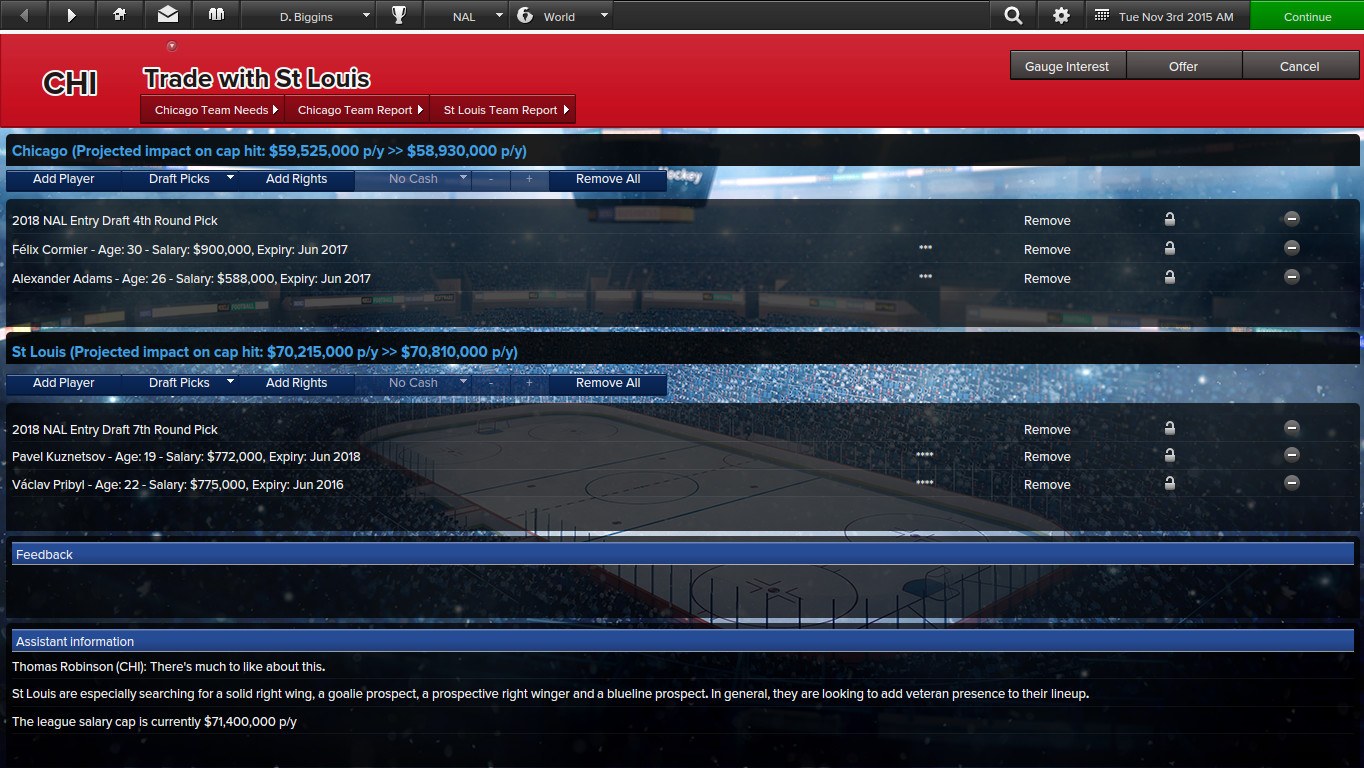Open the St Louis Team Report tab
Screen dimensions: 1364x768
502,109
